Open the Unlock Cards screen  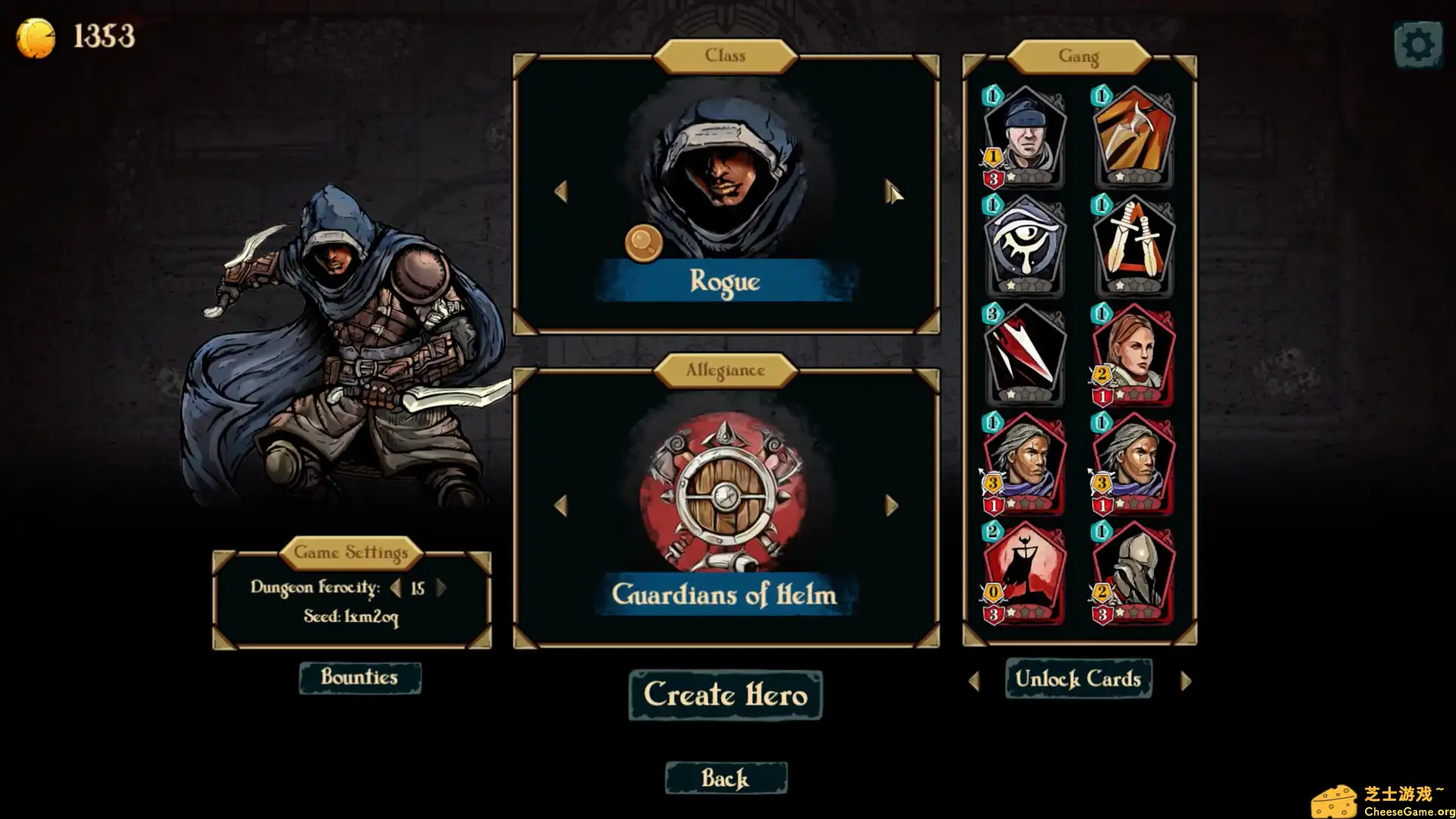[1078, 679]
